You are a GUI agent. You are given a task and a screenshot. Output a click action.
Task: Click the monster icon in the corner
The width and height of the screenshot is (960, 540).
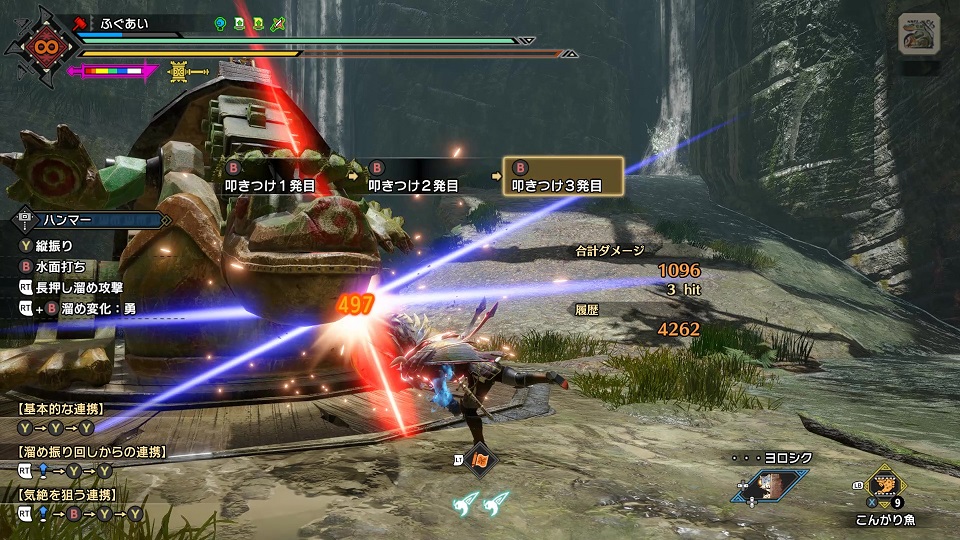click(918, 34)
